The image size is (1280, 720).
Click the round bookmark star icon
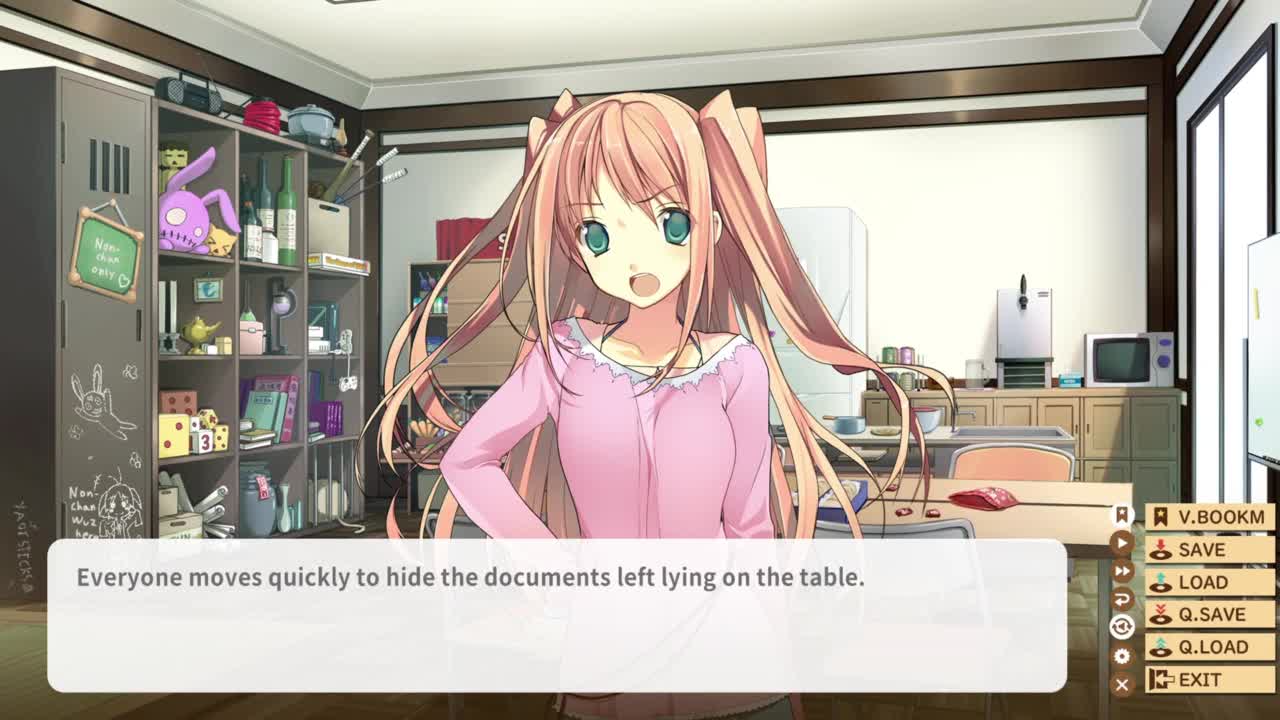pos(1122,515)
